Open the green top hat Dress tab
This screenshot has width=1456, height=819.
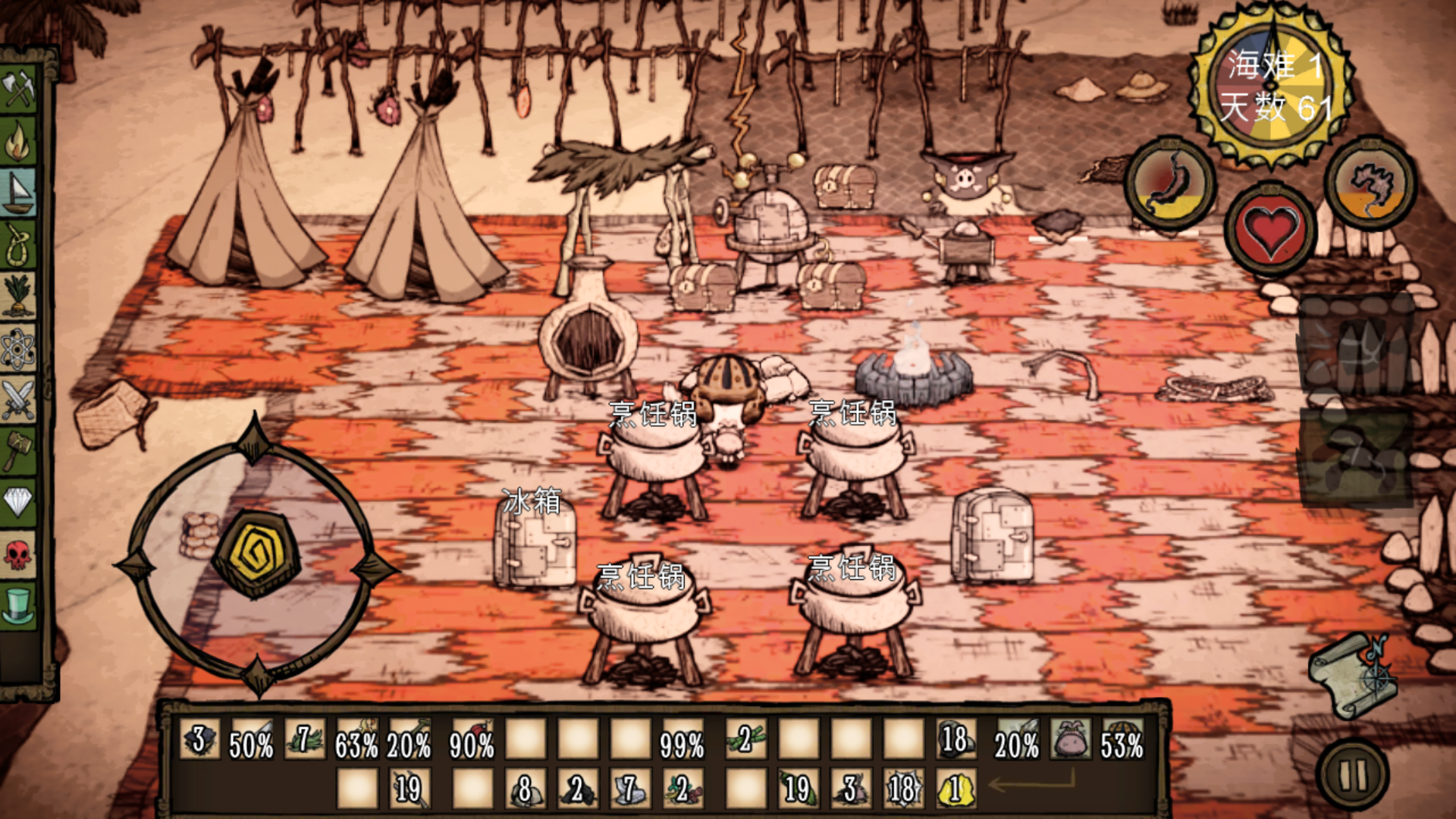click(19, 605)
